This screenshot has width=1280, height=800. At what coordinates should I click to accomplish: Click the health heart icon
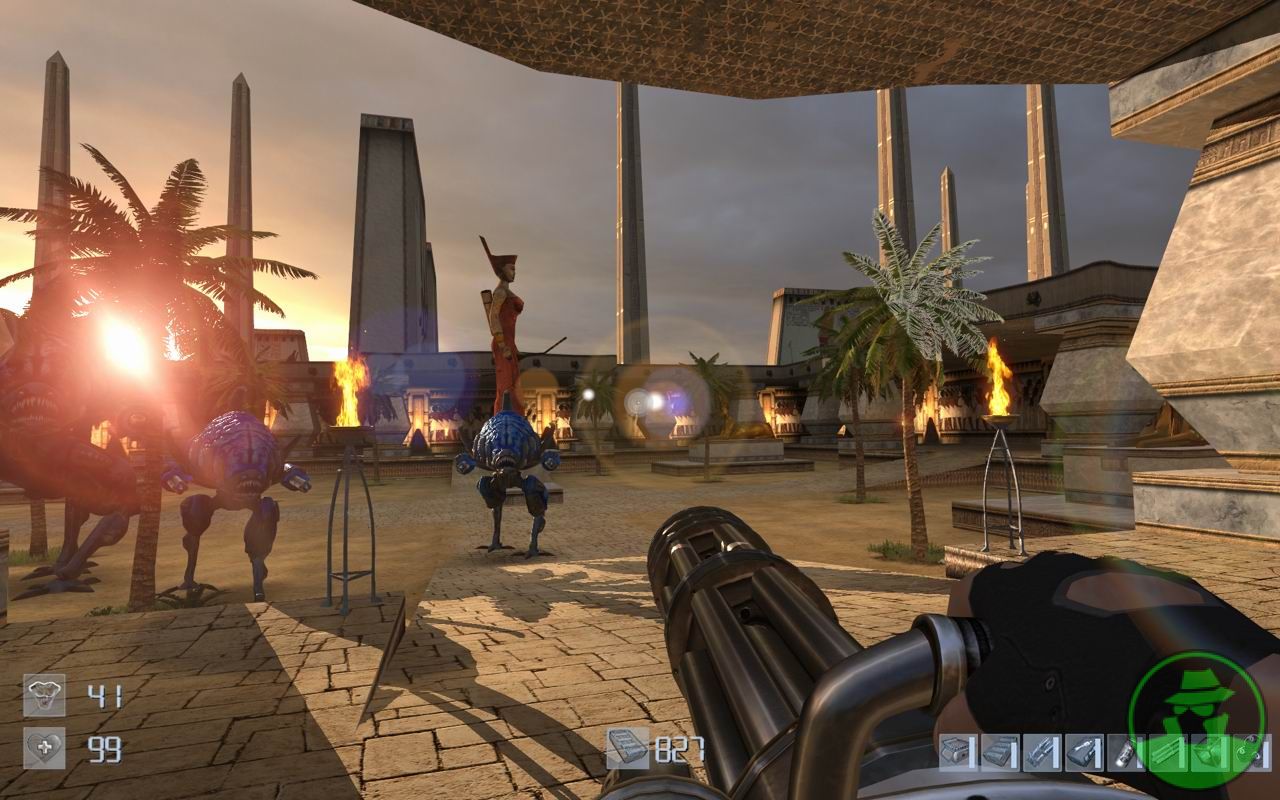tap(44, 748)
